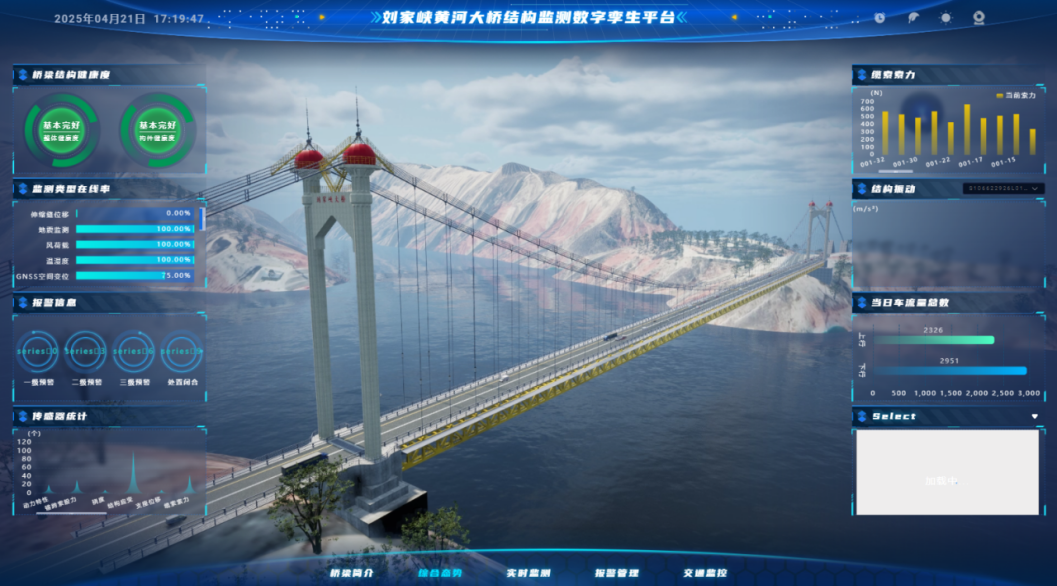The height and width of the screenshot is (586, 1057).
Task: Open the 桥梁简介 bridge overview tab
Action: [x=352, y=573]
